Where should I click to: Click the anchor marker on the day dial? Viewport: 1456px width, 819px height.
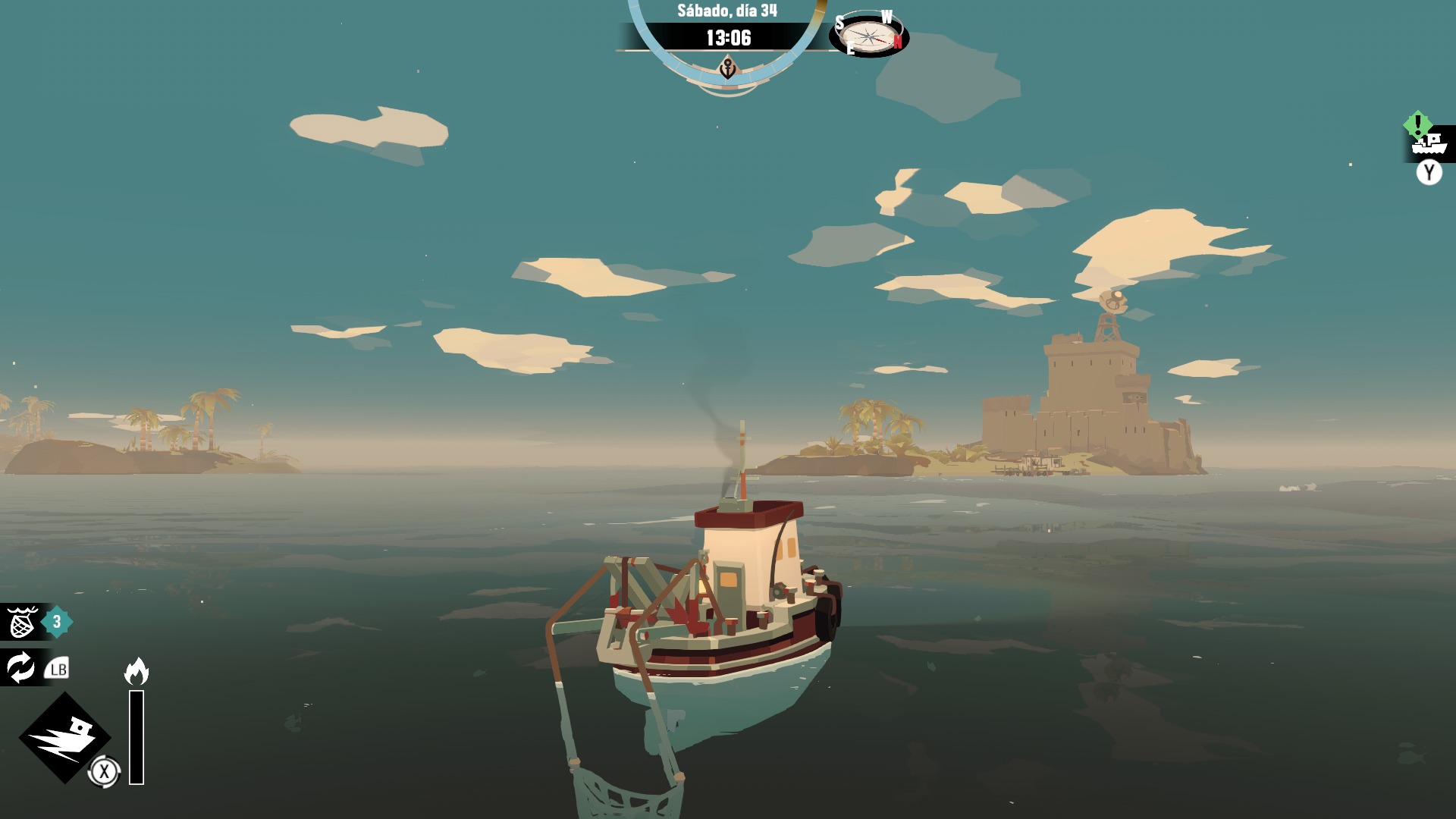tap(727, 70)
